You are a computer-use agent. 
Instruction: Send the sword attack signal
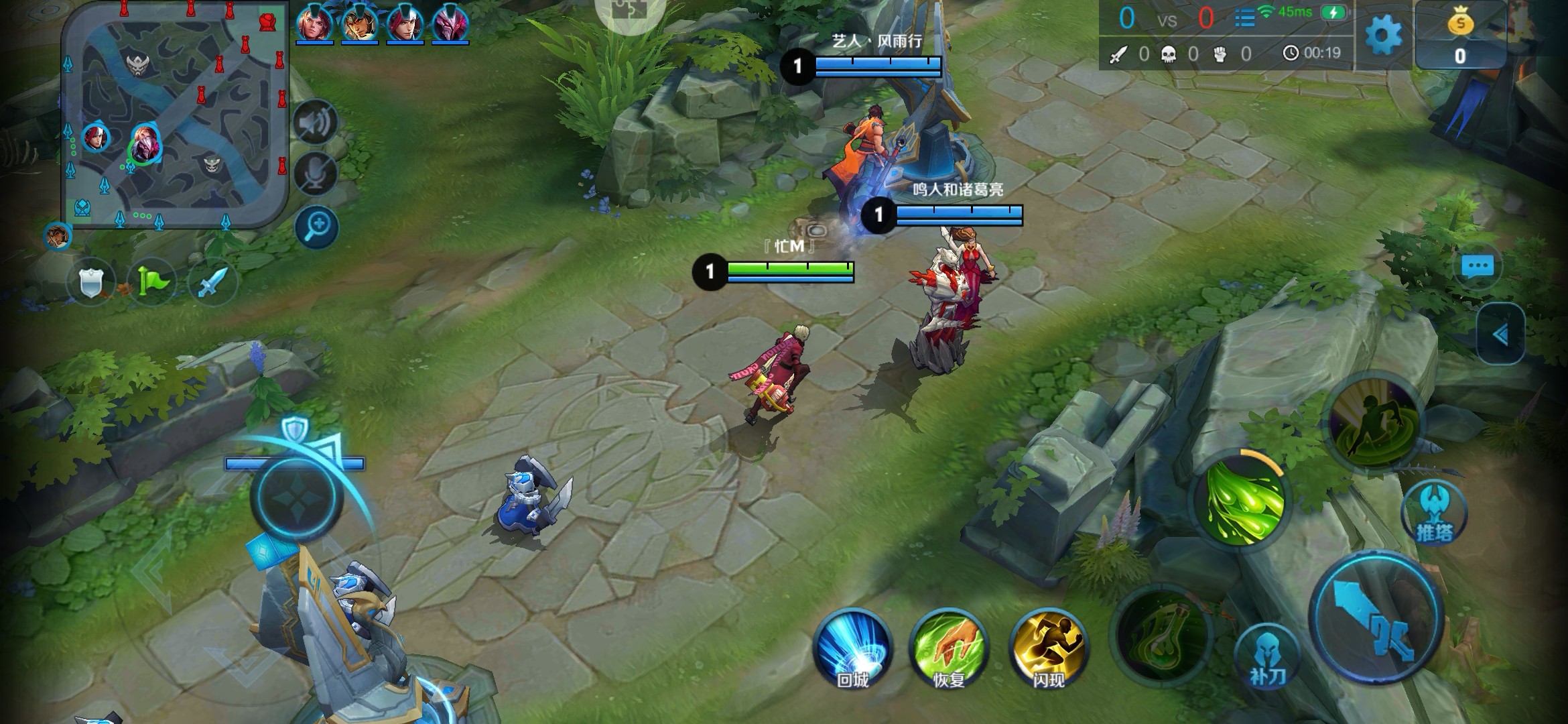[212, 282]
